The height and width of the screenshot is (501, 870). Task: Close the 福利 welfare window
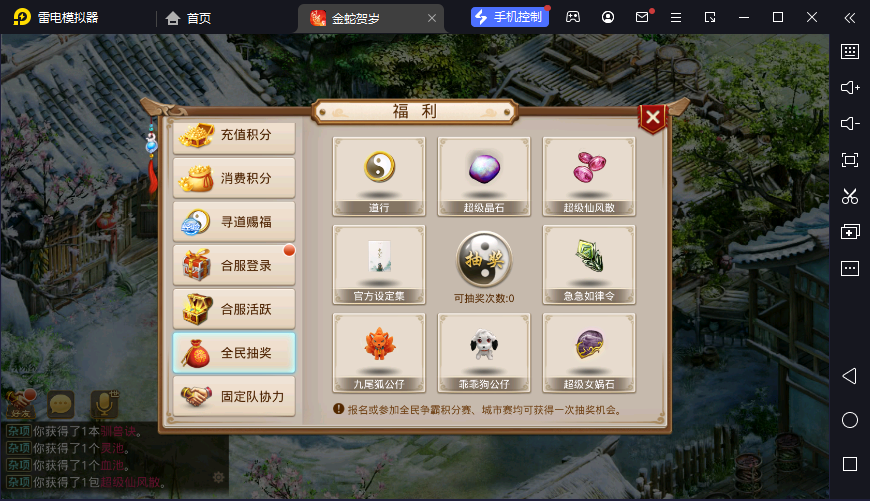click(x=653, y=119)
